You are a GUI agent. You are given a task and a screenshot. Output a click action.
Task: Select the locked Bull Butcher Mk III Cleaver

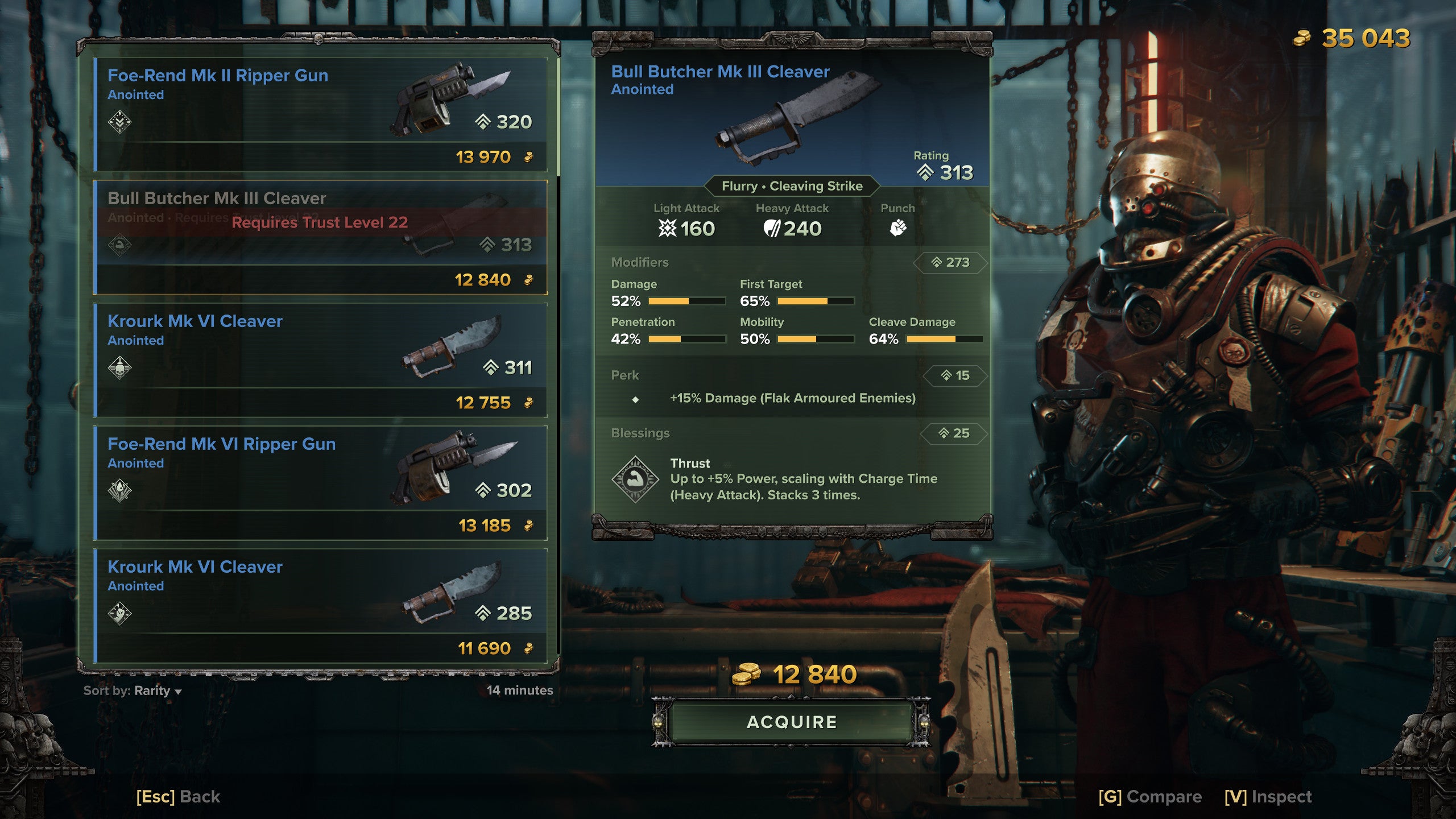(x=320, y=237)
